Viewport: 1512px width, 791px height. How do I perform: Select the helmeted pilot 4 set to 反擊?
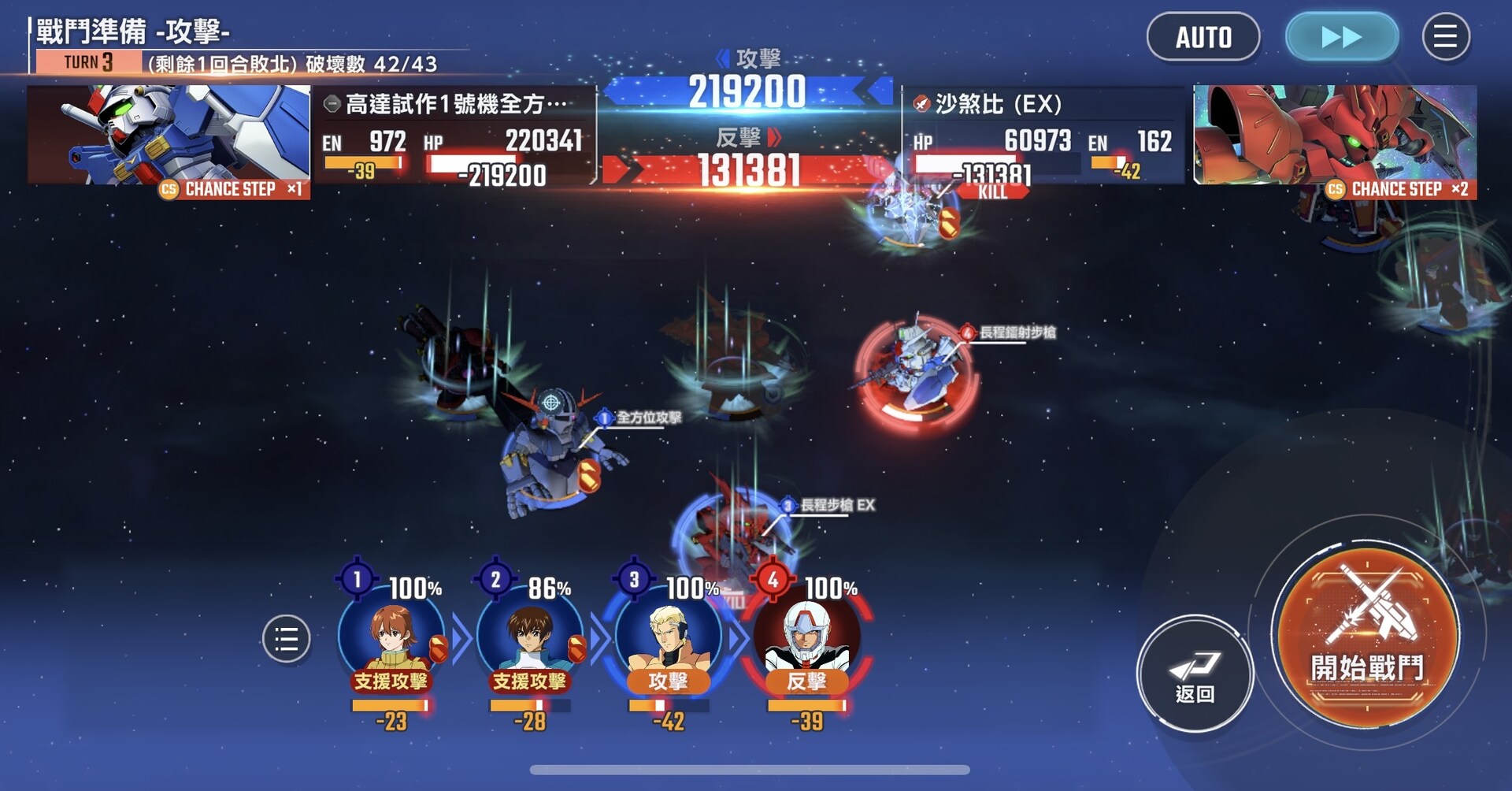pyautogui.click(x=805, y=640)
